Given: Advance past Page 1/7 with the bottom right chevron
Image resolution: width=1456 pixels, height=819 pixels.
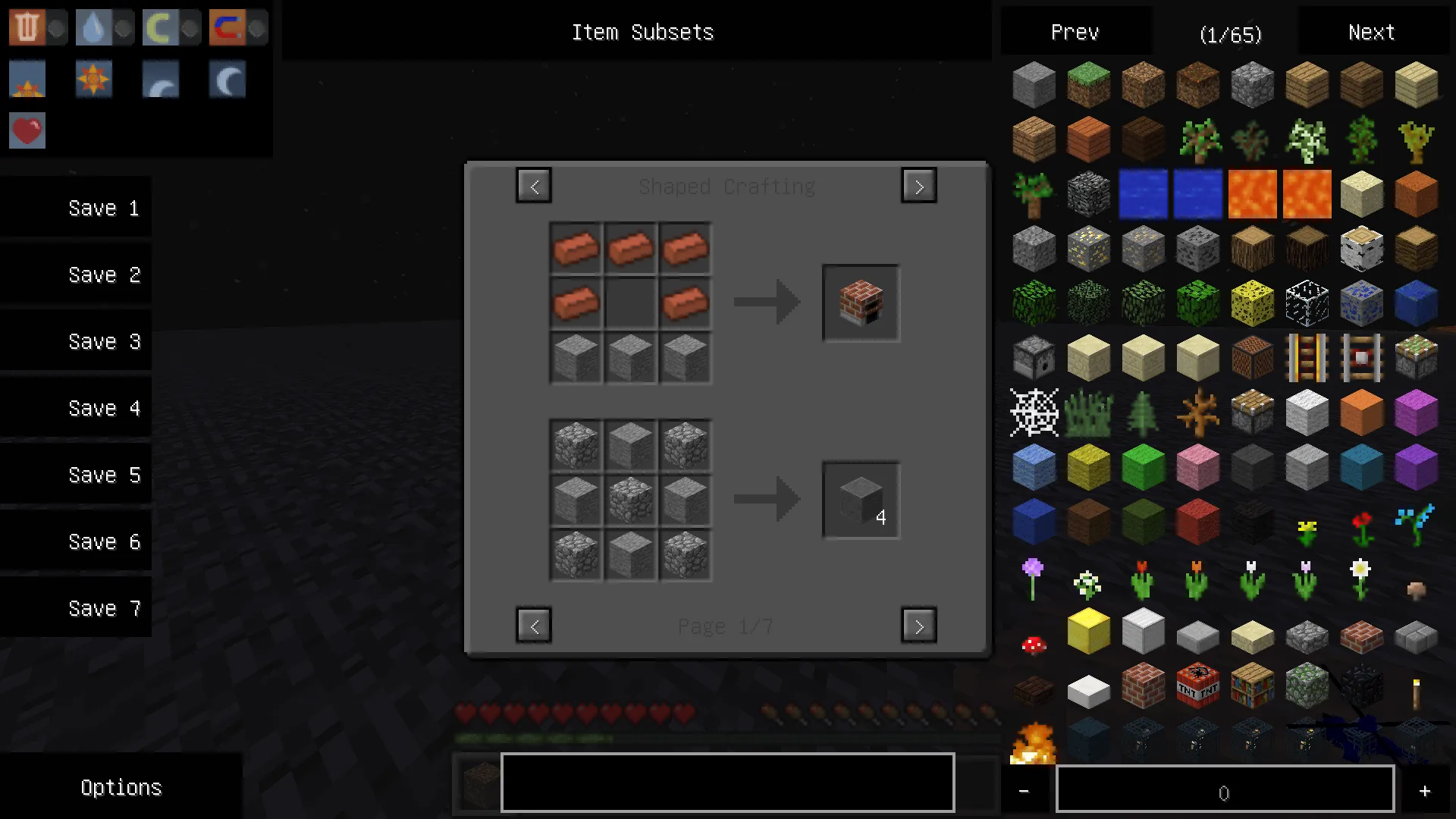Looking at the screenshot, I should click(918, 626).
